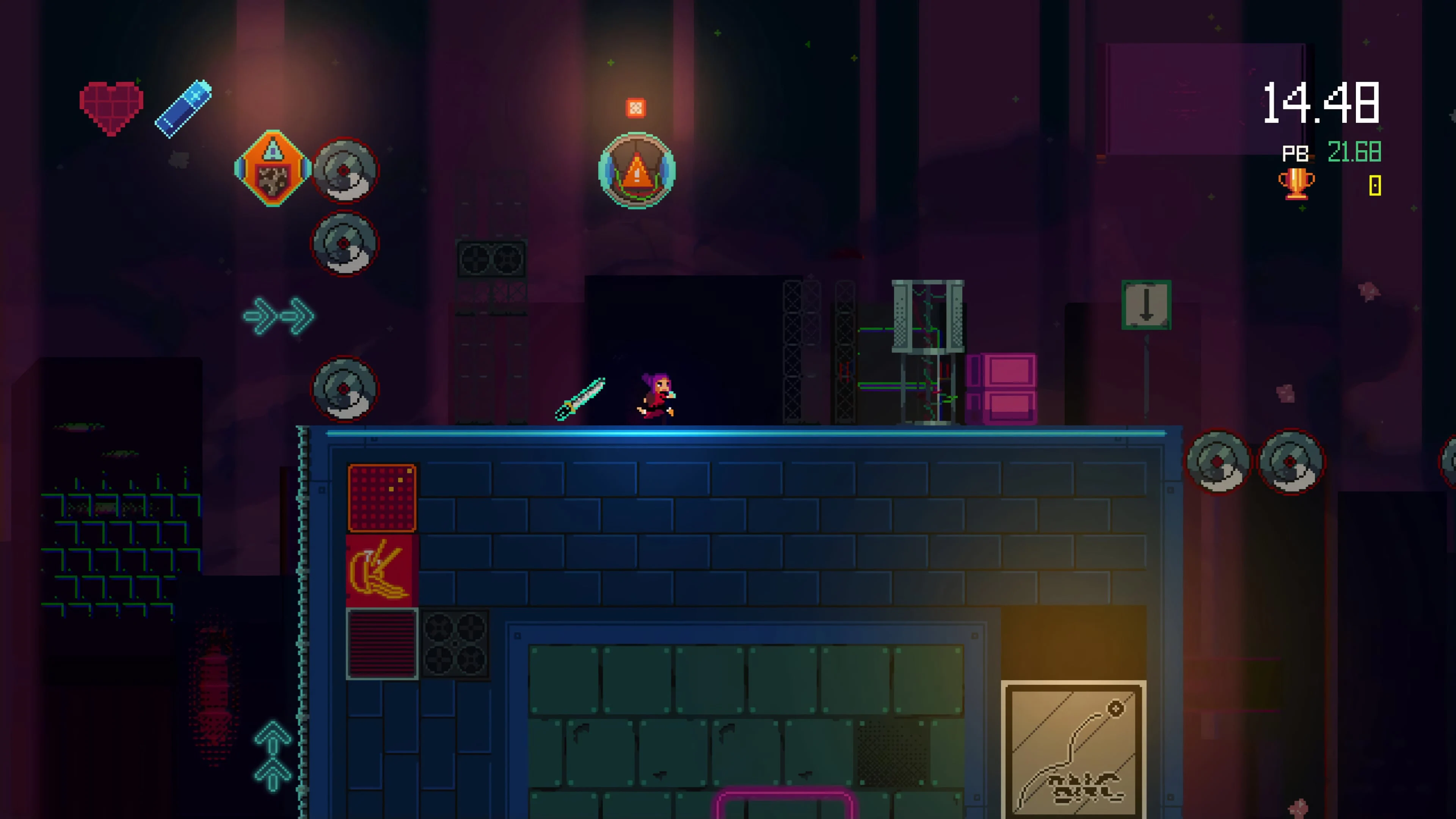Click the green PB time 21.68
The image size is (1456, 819).
pyautogui.click(x=1354, y=152)
